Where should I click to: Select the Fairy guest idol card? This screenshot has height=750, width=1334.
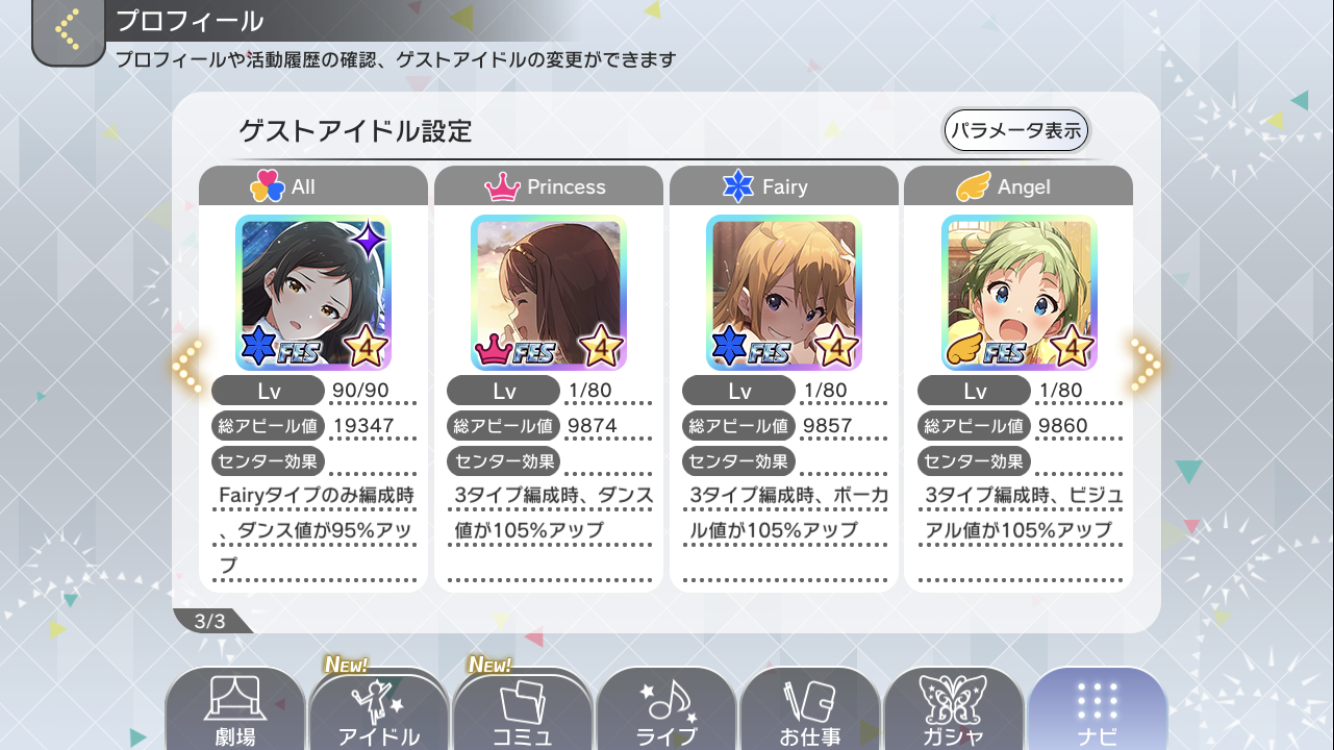coord(783,293)
